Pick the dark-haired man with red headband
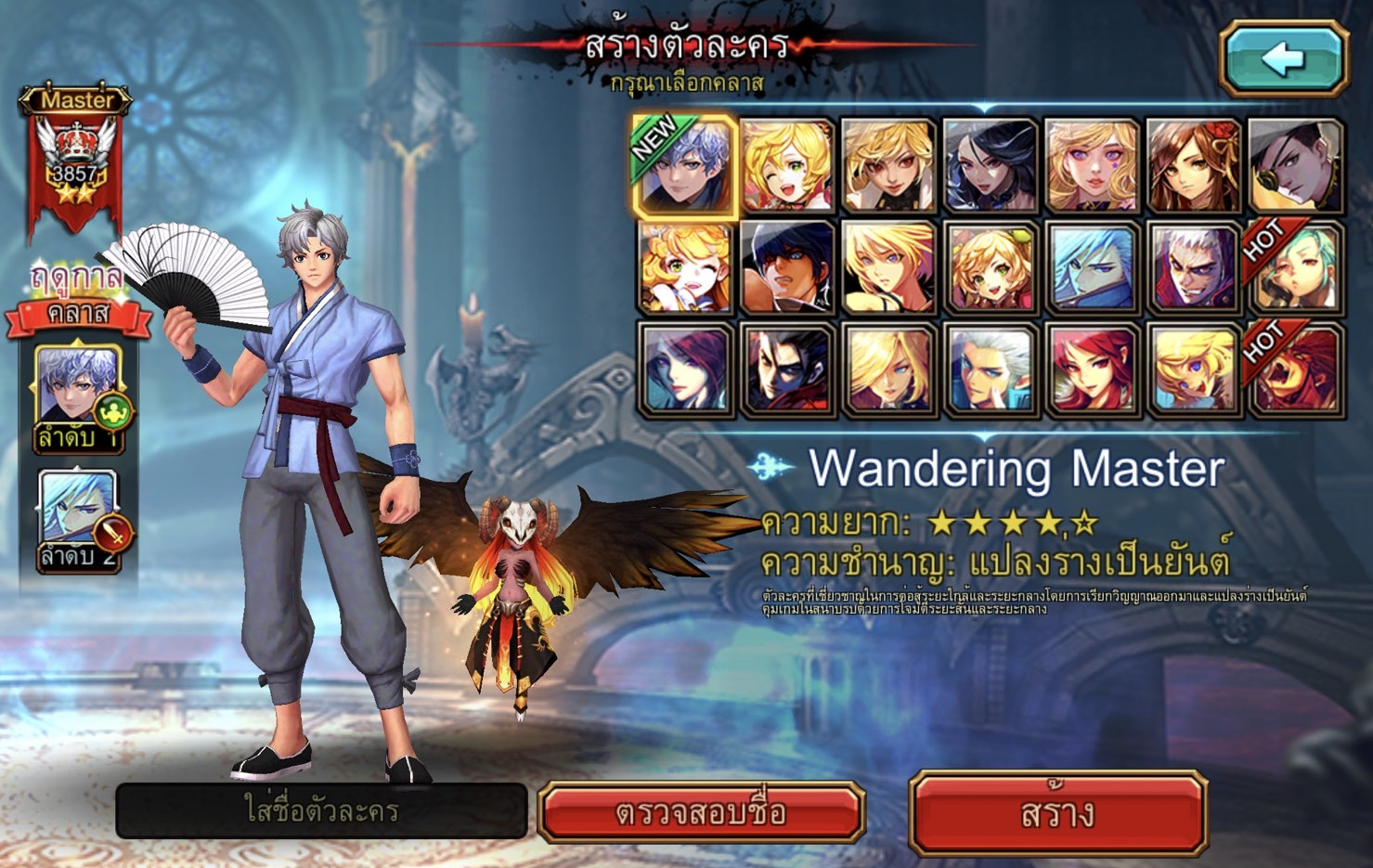Screen dimensions: 1373x868 787,269
